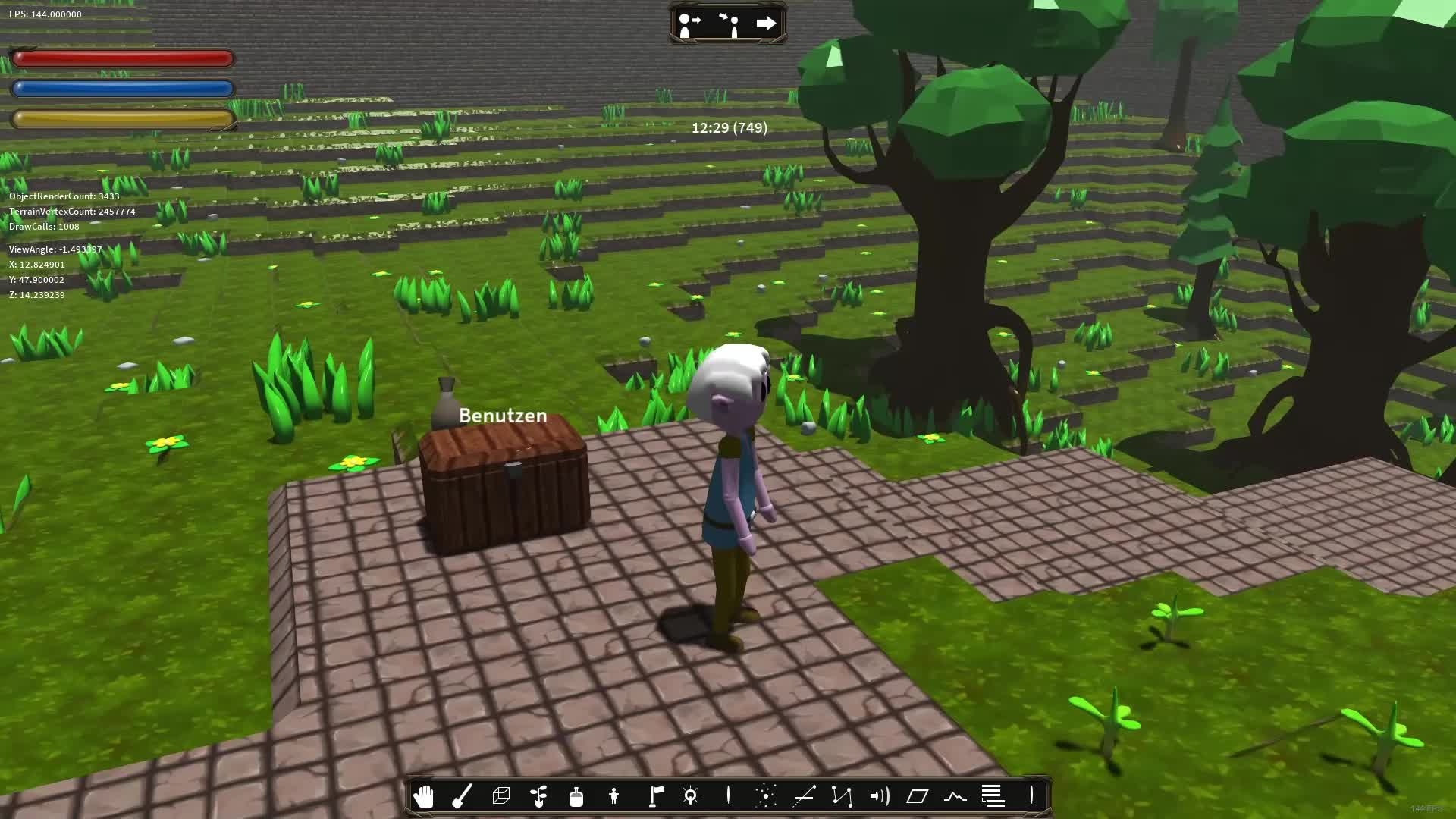Select the parallelogram plane tool

918,795
